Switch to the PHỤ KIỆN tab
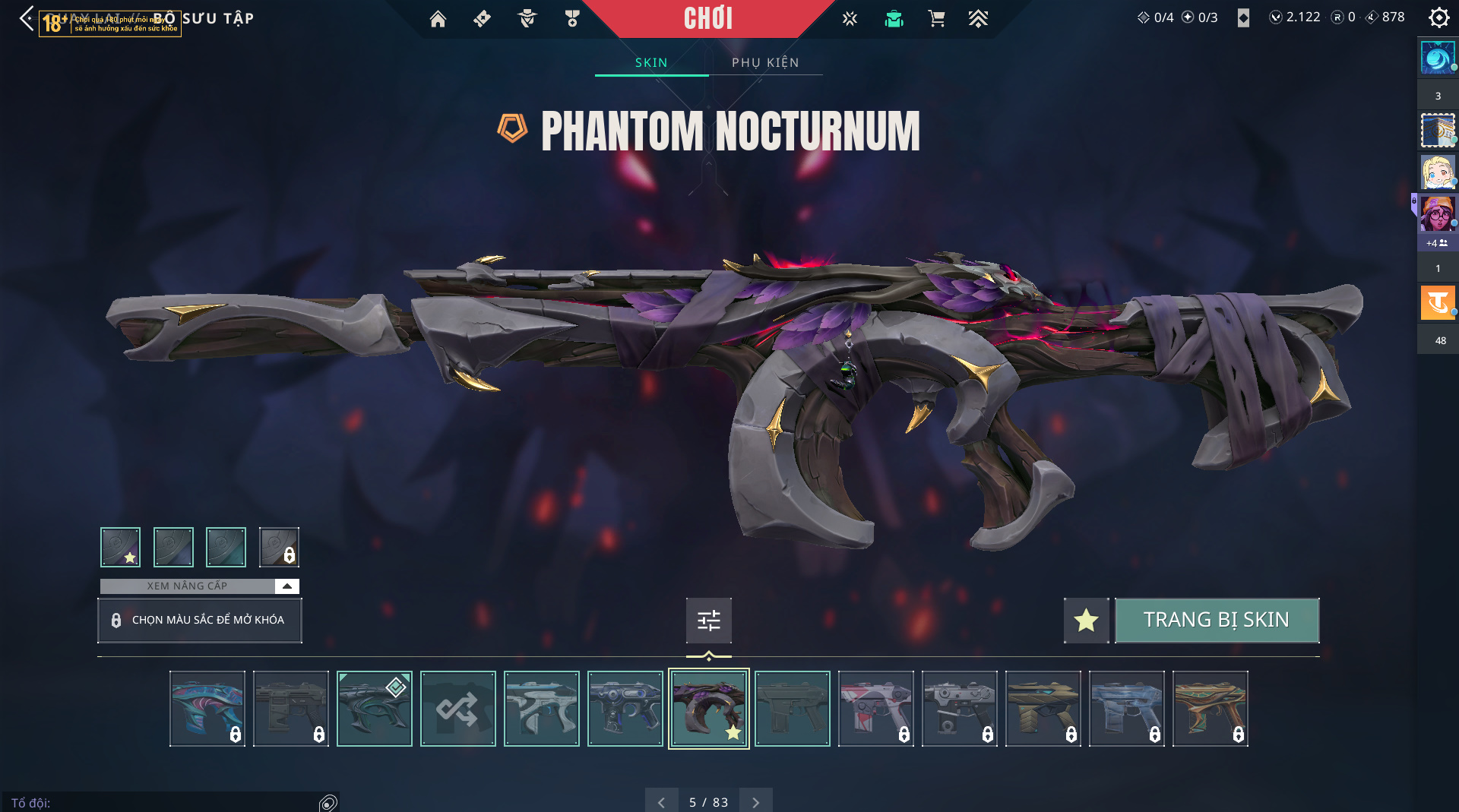1459x812 pixels. 765,62
